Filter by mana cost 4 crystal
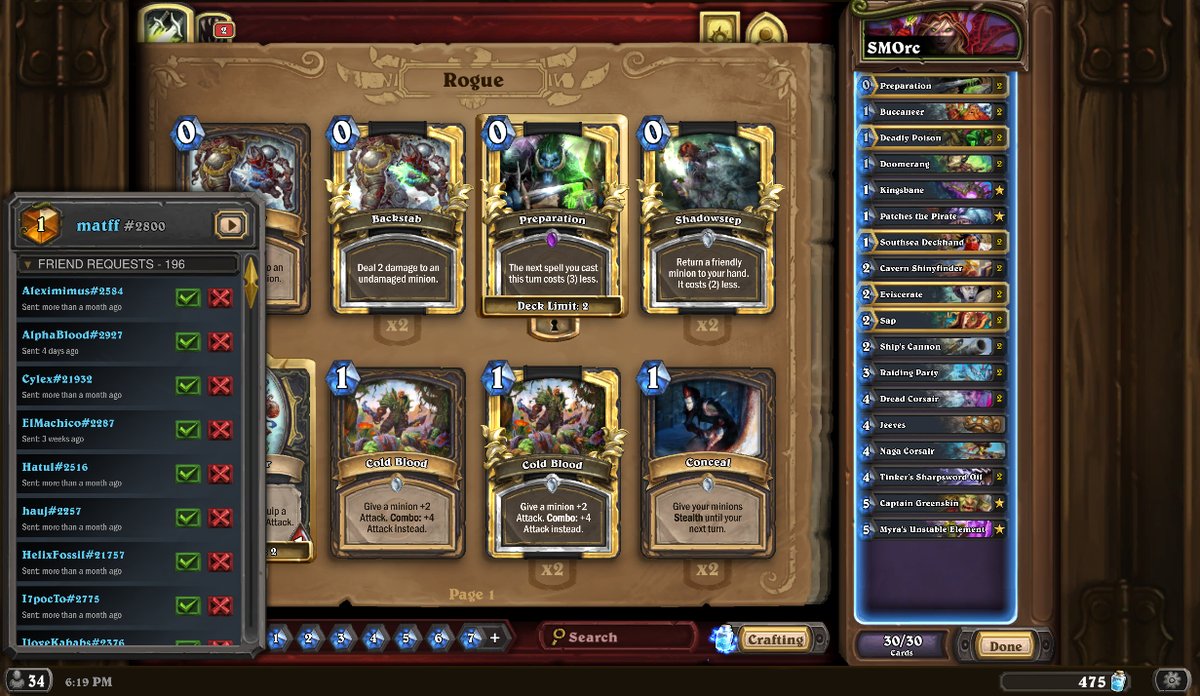This screenshot has height=696, width=1200. tap(374, 637)
